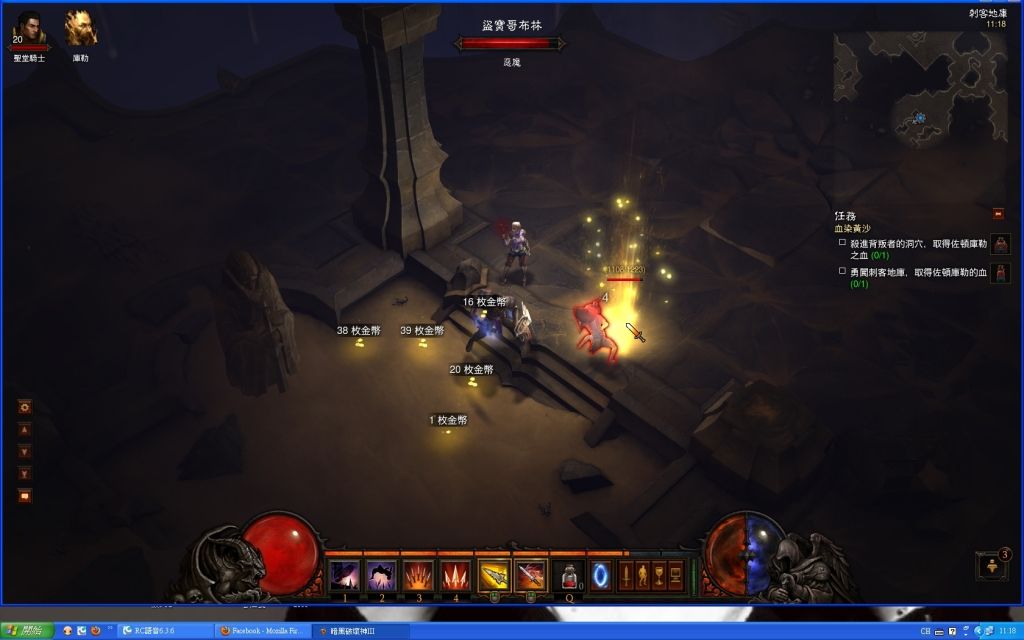Drink the red health potion
Screen dimensions: 1024x640
[567, 576]
